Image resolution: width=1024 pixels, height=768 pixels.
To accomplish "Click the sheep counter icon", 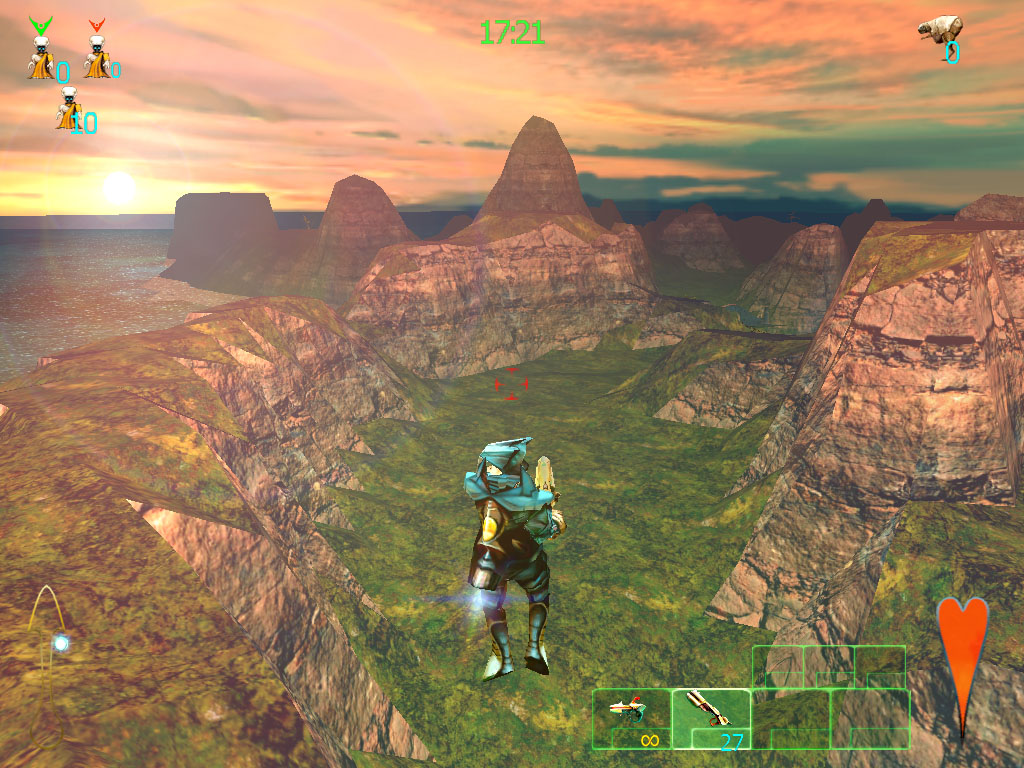I will pyautogui.click(x=940, y=30).
